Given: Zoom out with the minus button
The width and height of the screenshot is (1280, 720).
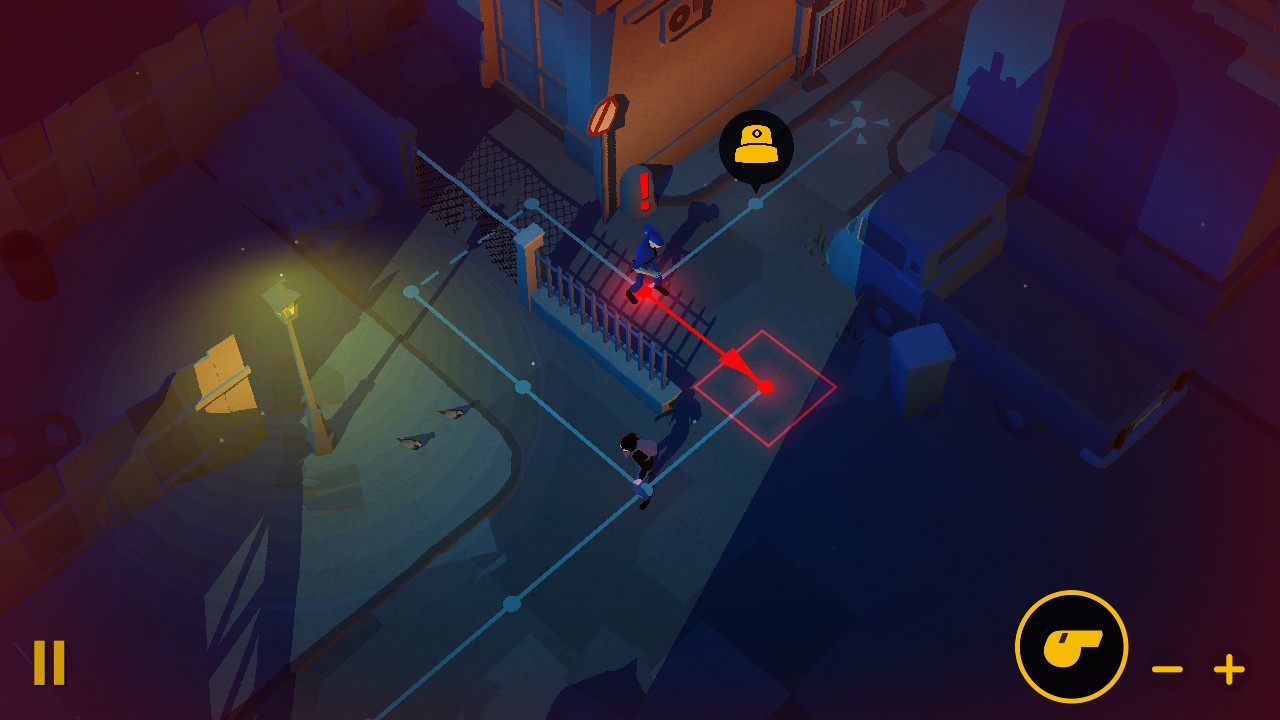Looking at the screenshot, I should coord(1167,668).
